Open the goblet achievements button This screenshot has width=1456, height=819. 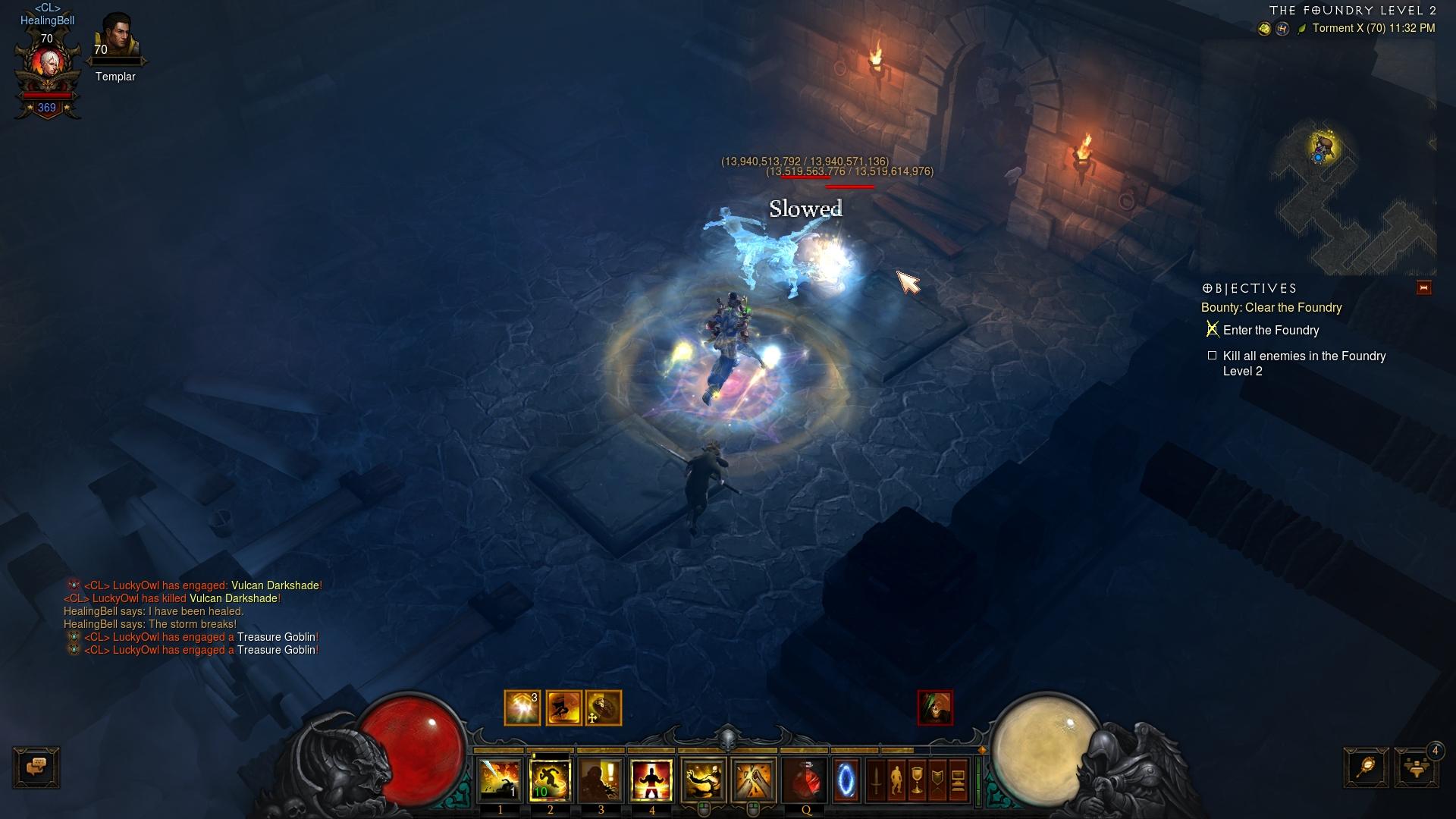click(x=917, y=780)
